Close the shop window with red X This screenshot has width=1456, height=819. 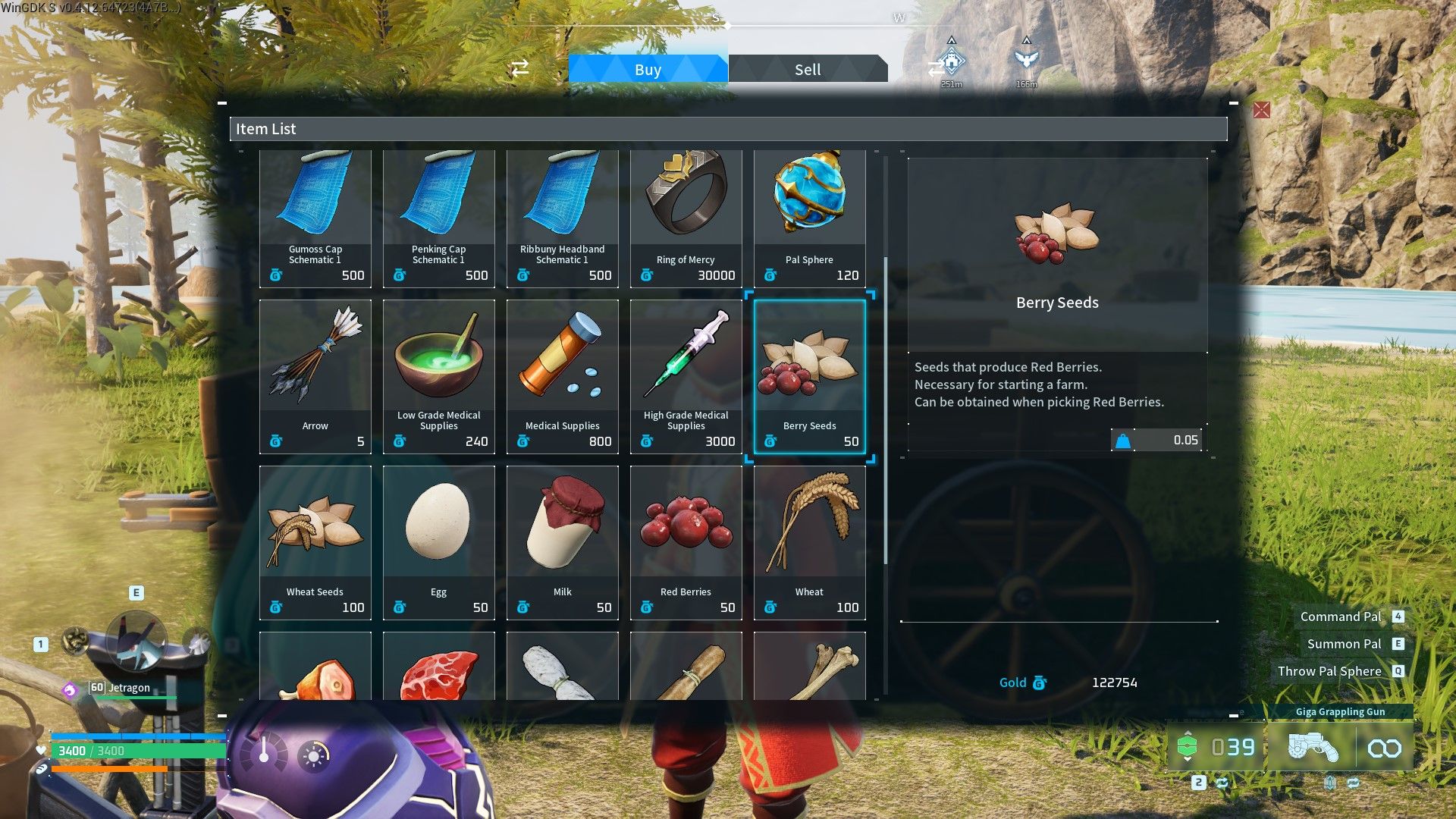pos(1261,111)
